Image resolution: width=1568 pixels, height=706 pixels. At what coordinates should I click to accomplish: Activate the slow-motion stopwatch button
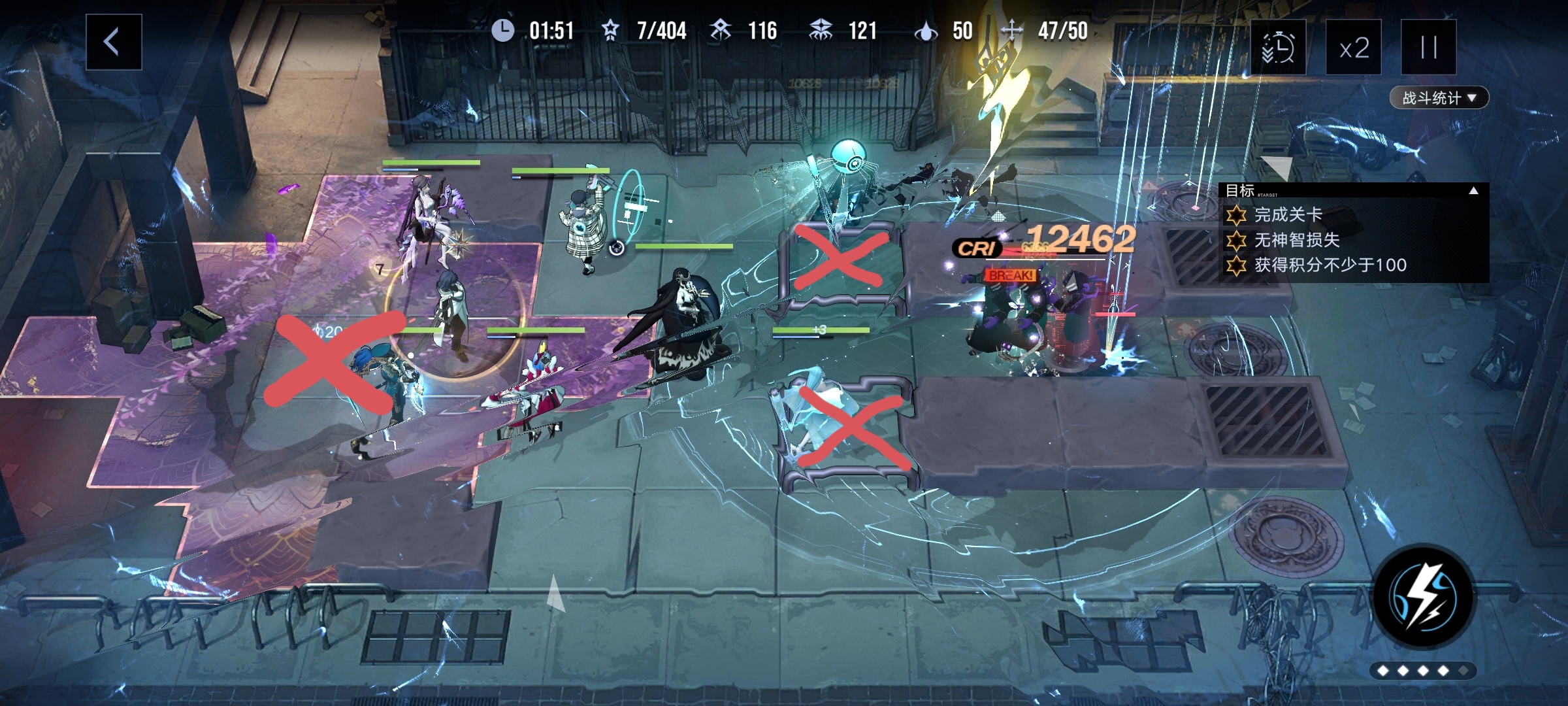point(1278,48)
